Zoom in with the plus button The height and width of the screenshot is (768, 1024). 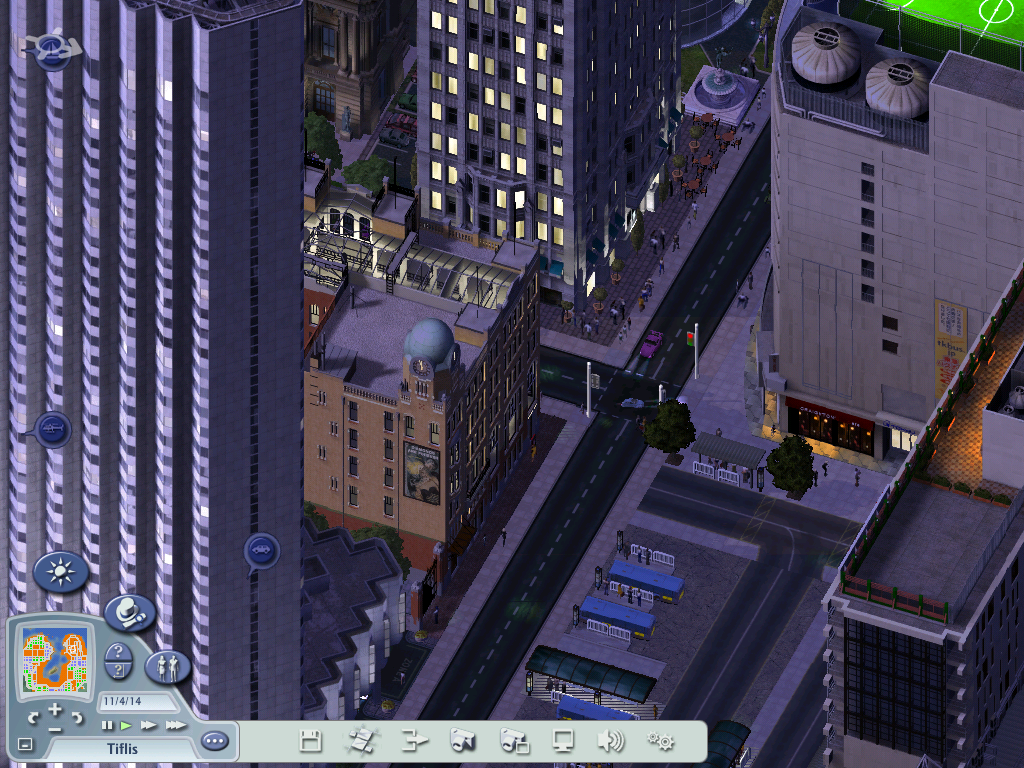coord(55,709)
